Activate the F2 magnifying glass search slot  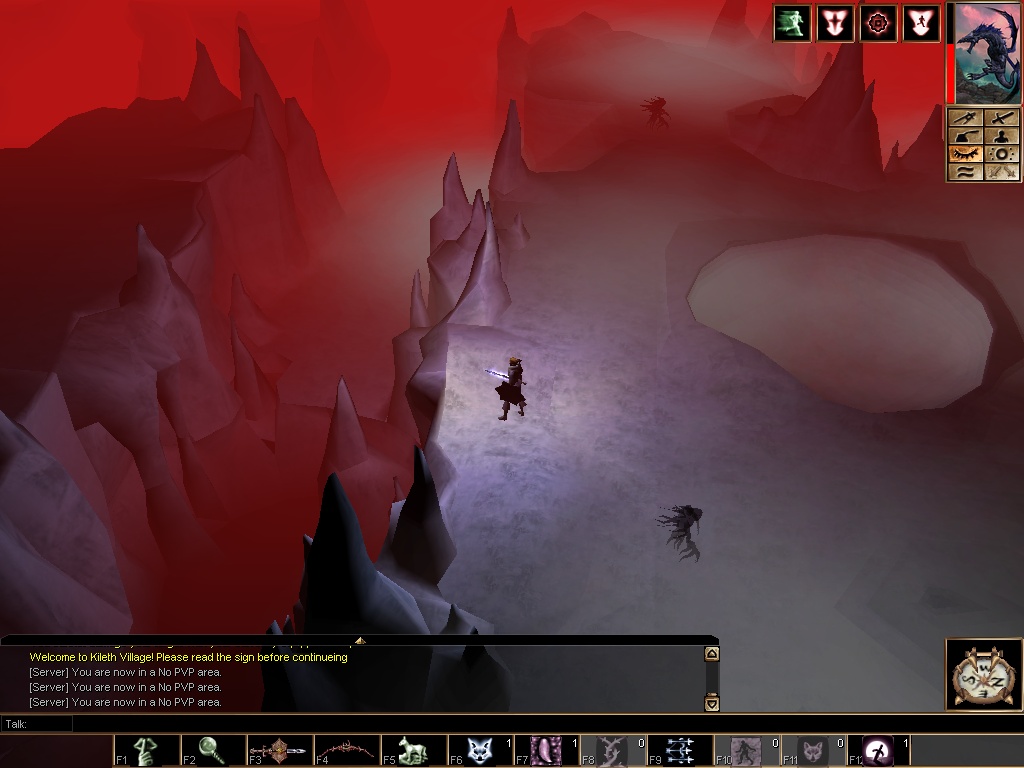(212, 750)
